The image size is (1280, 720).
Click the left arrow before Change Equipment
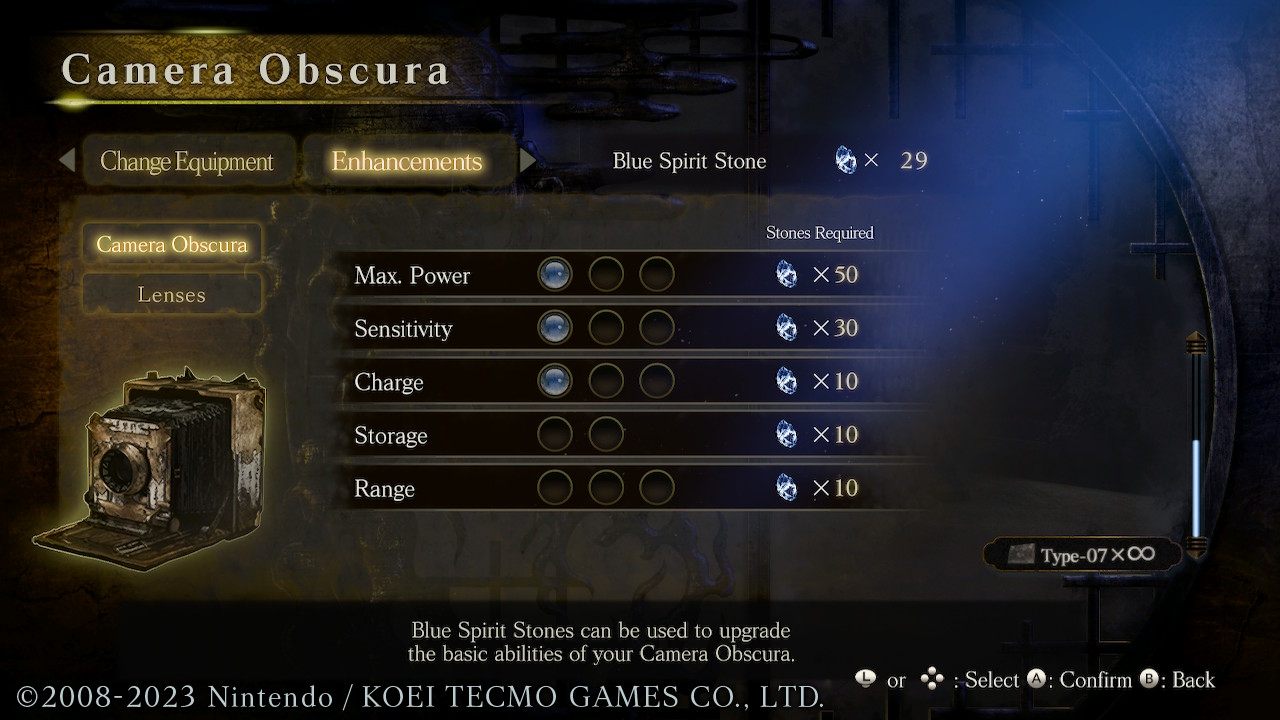tap(67, 160)
